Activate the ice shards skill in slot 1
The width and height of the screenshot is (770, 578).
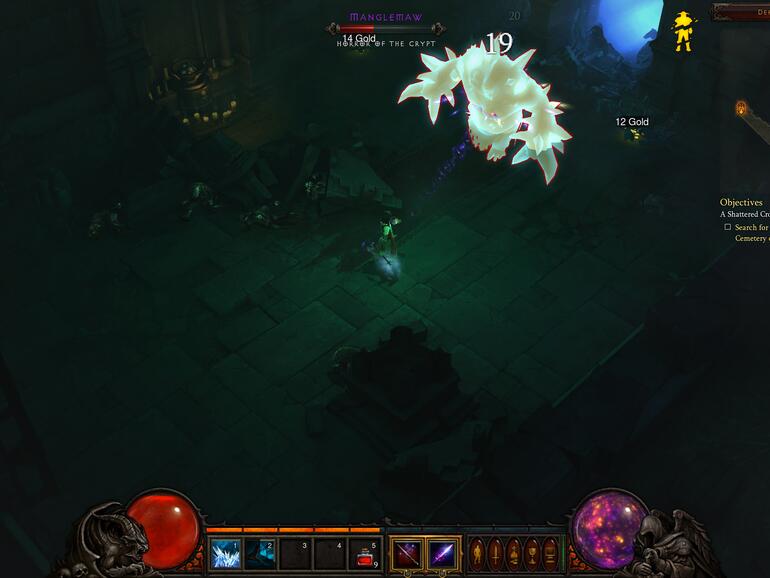(224, 553)
